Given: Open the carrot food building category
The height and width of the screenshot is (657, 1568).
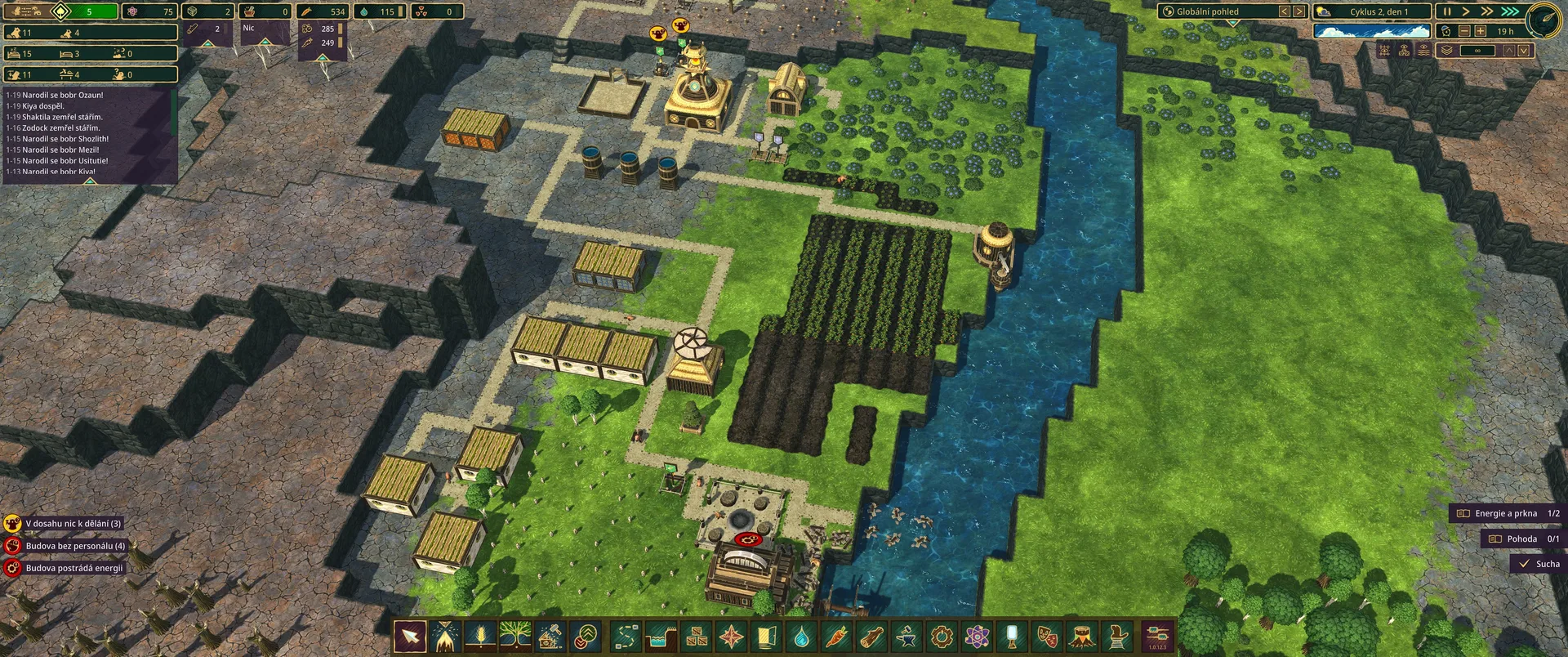Looking at the screenshot, I should click(x=836, y=636).
